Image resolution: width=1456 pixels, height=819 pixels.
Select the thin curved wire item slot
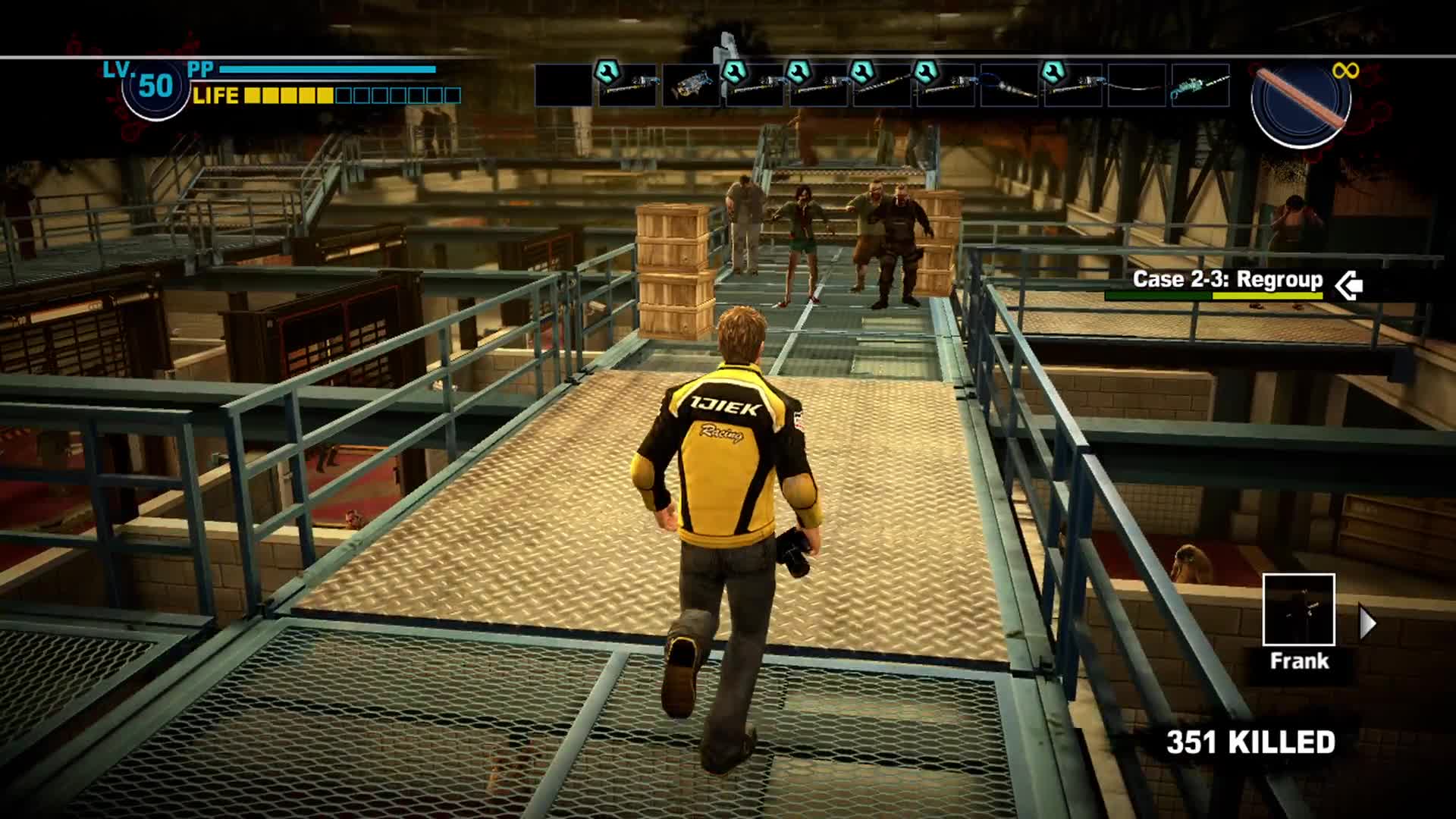coord(1136,85)
